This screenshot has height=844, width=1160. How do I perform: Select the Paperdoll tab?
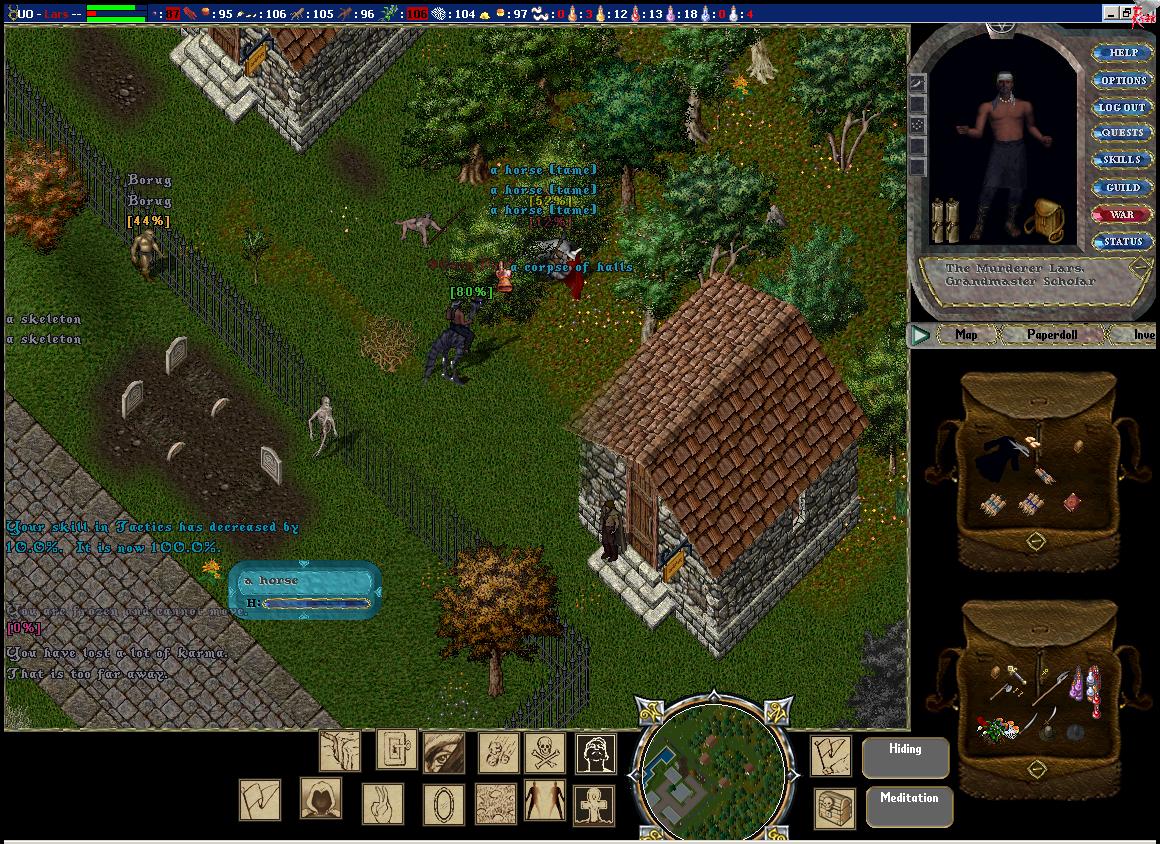pyautogui.click(x=1051, y=335)
